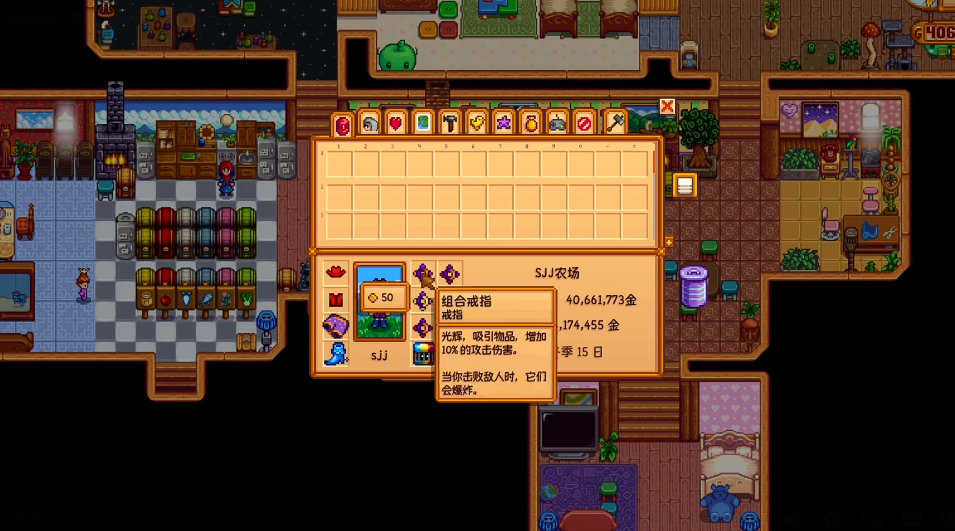Open the options tab with the gamepad

(x=559, y=123)
